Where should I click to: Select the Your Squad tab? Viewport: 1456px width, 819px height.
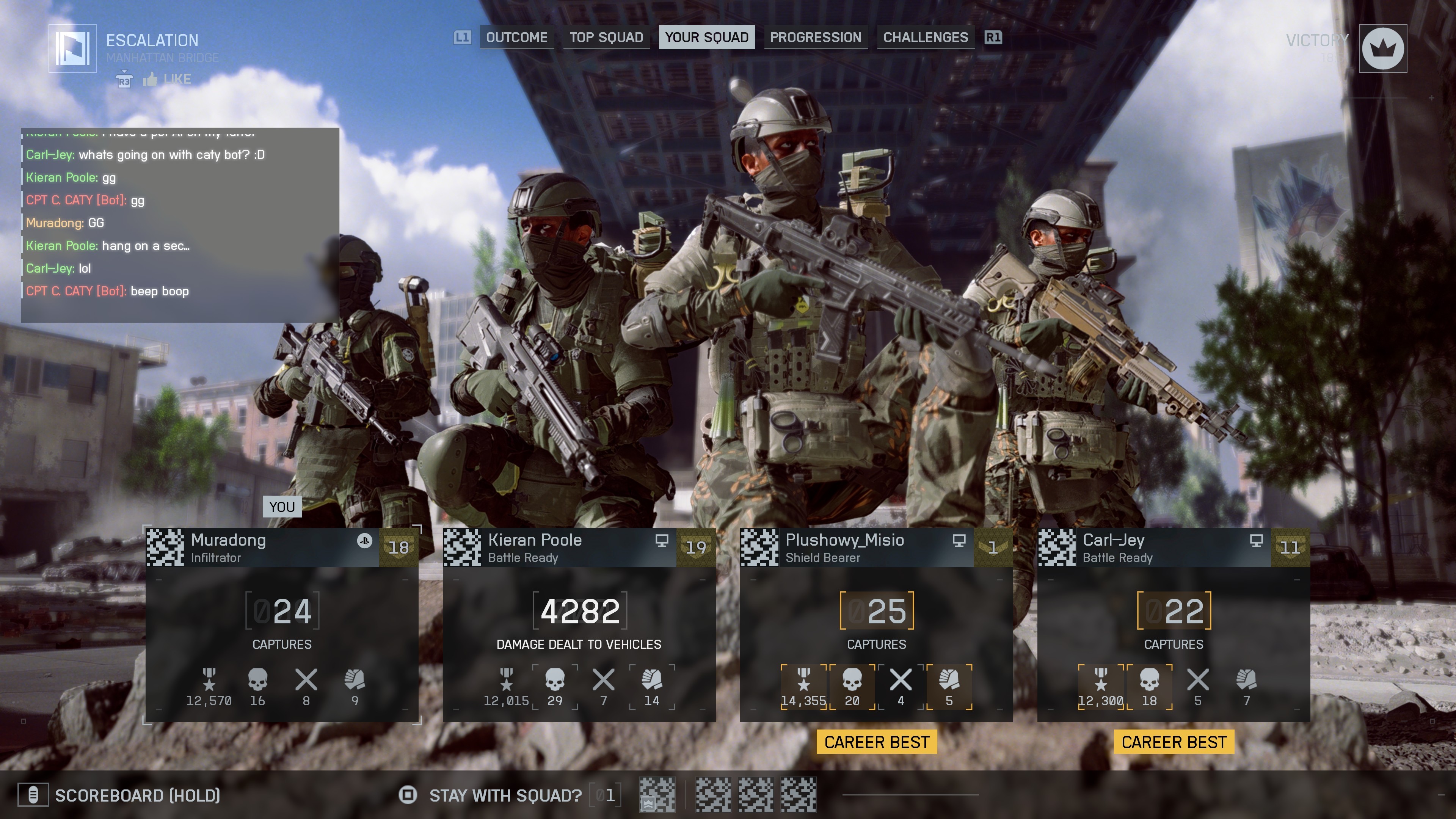pyautogui.click(x=706, y=37)
